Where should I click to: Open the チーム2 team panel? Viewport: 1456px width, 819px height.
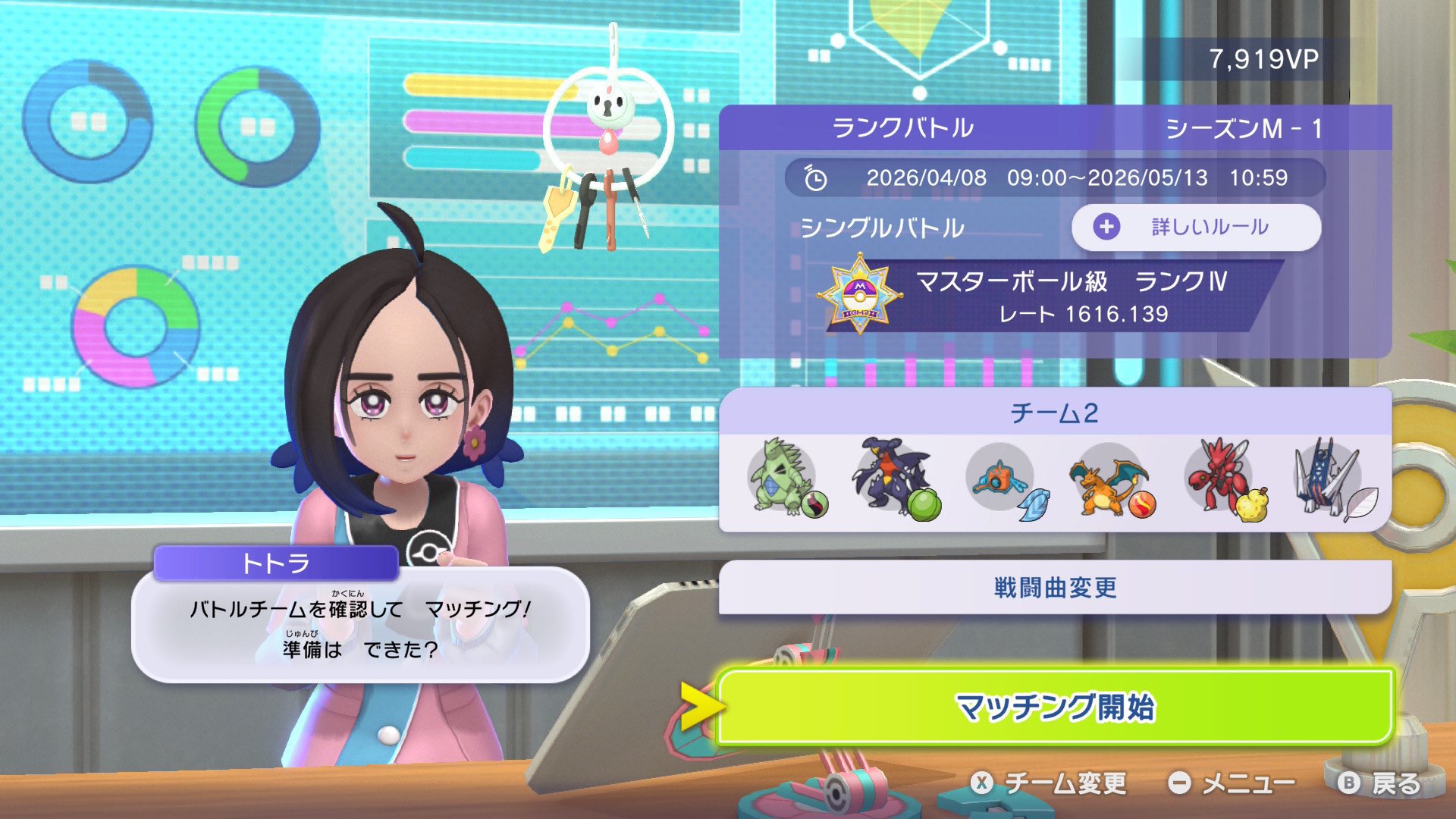pos(1054,413)
